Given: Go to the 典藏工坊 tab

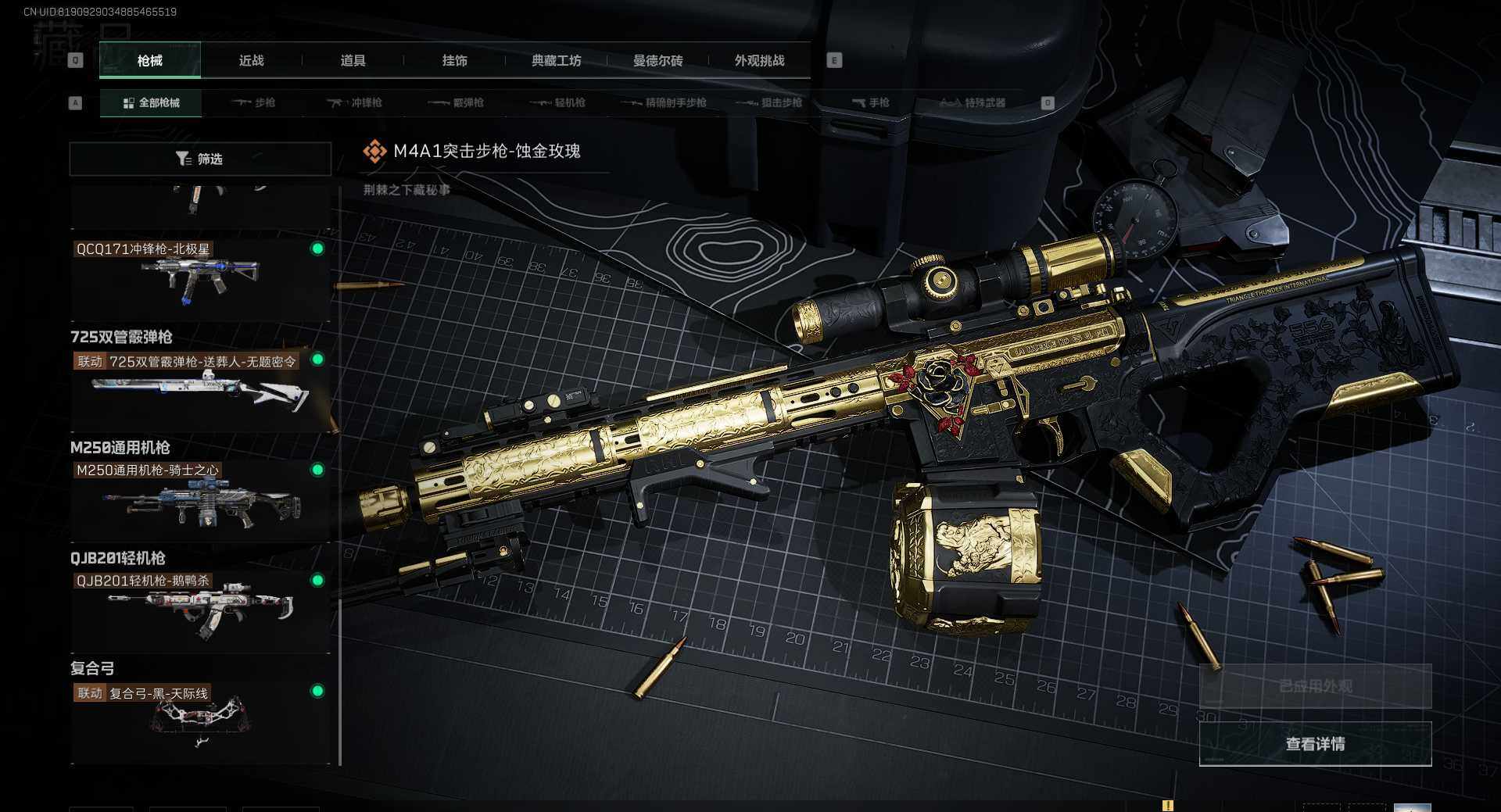Looking at the screenshot, I should point(556,61).
